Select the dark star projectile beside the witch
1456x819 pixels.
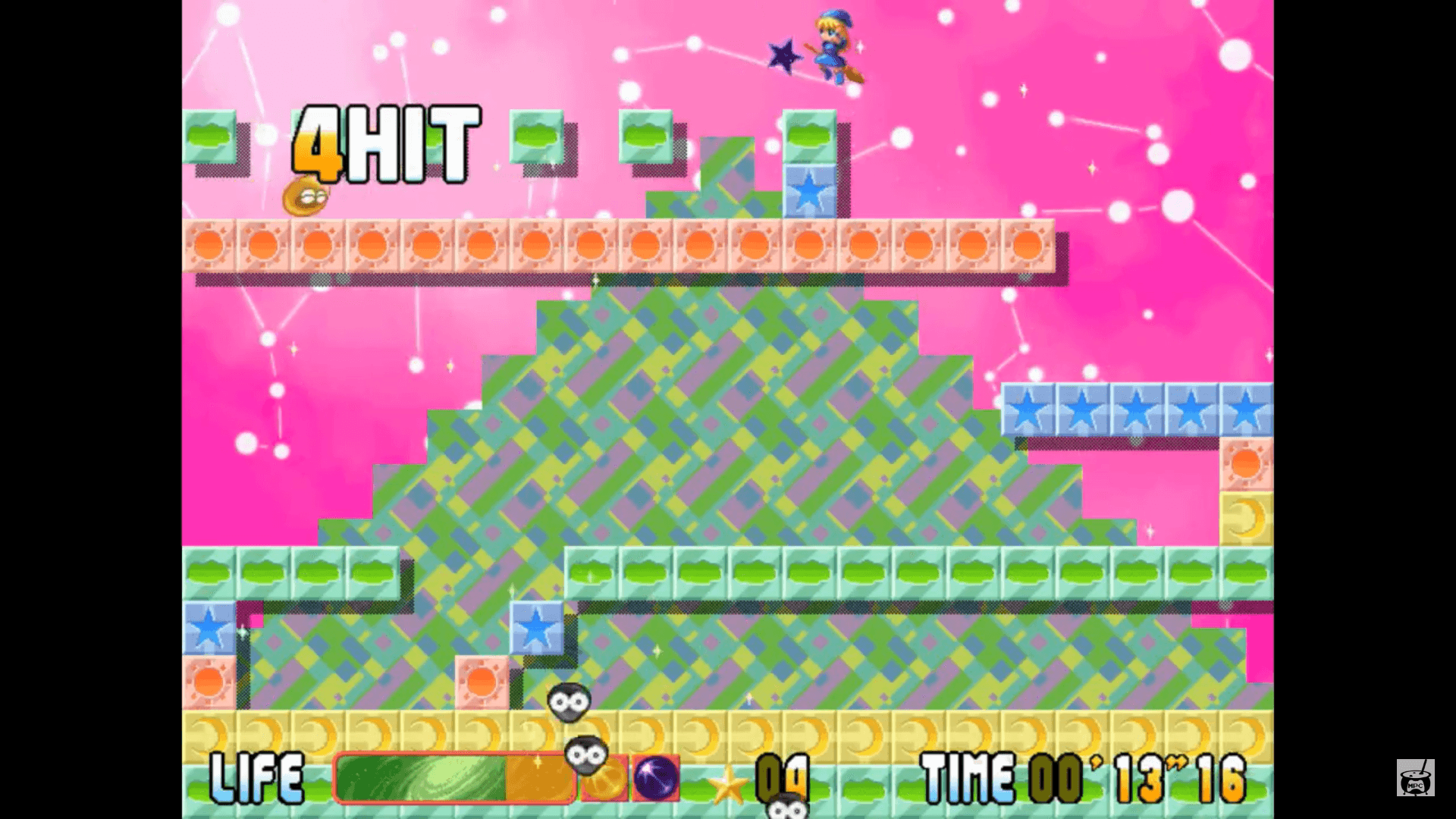(x=781, y=55)
